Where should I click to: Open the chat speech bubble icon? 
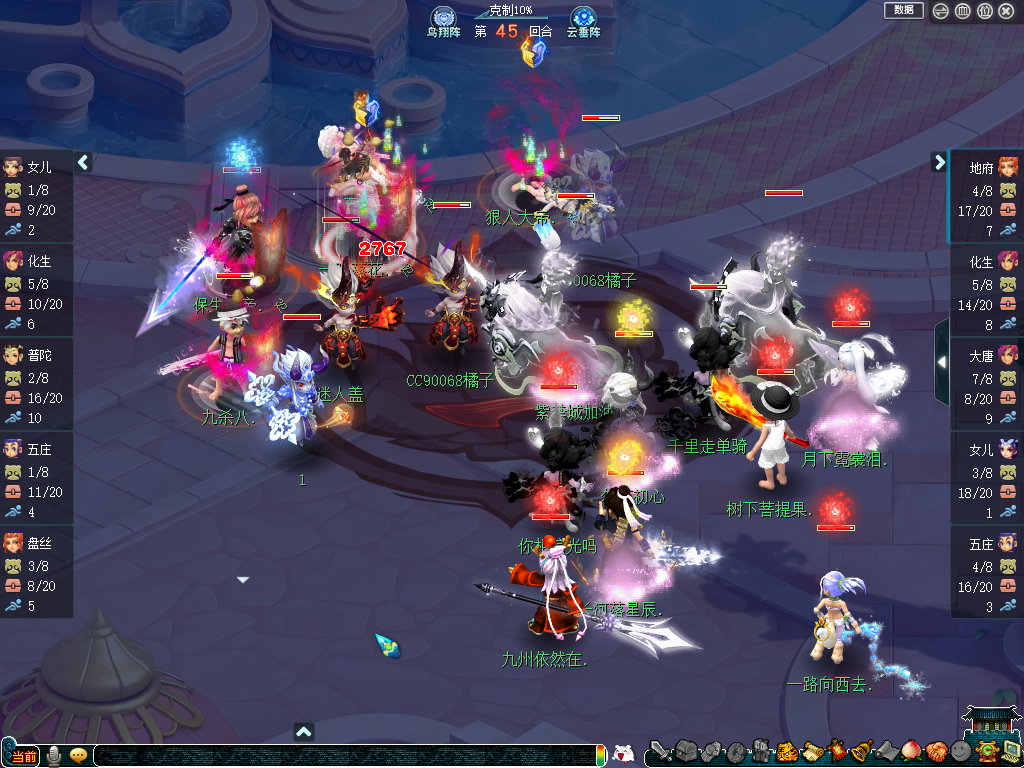coord(78,755)
